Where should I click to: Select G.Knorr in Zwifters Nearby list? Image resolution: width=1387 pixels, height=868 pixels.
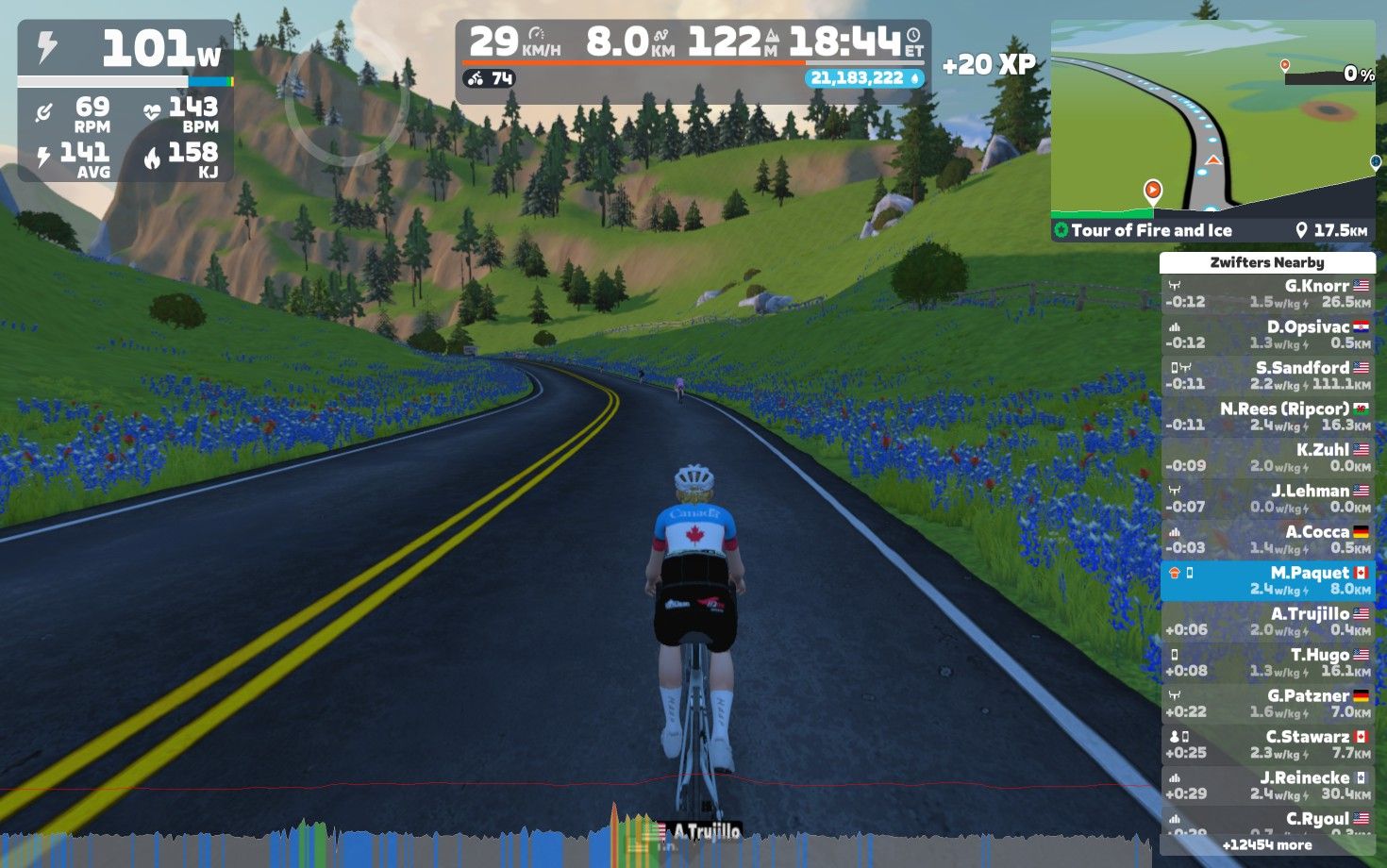(x=1267, y=294)
